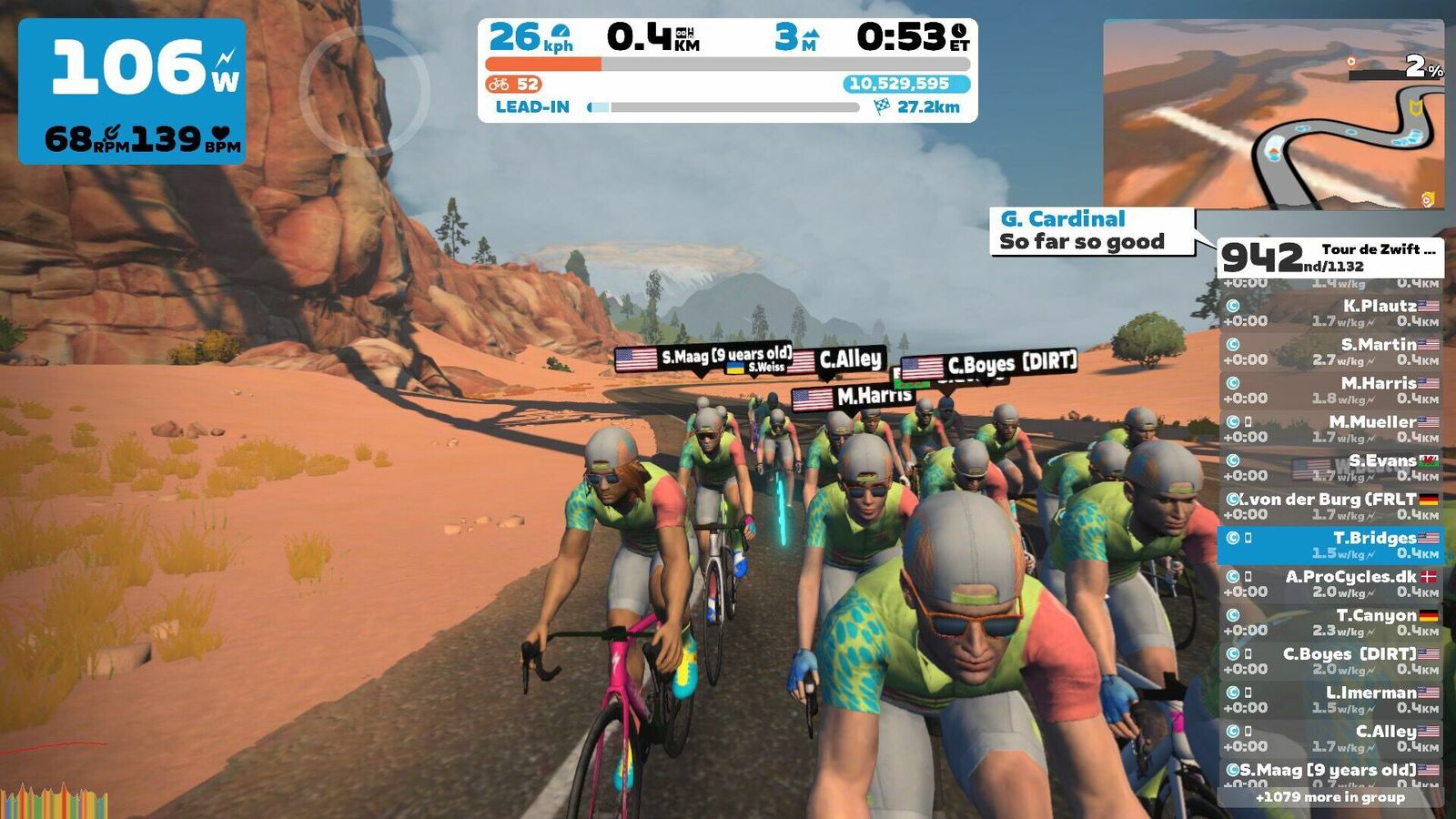Viewport: 1456px width, 819px height.
Task: Click the Tour de Zwift position panel
Action: (1330, 258)
